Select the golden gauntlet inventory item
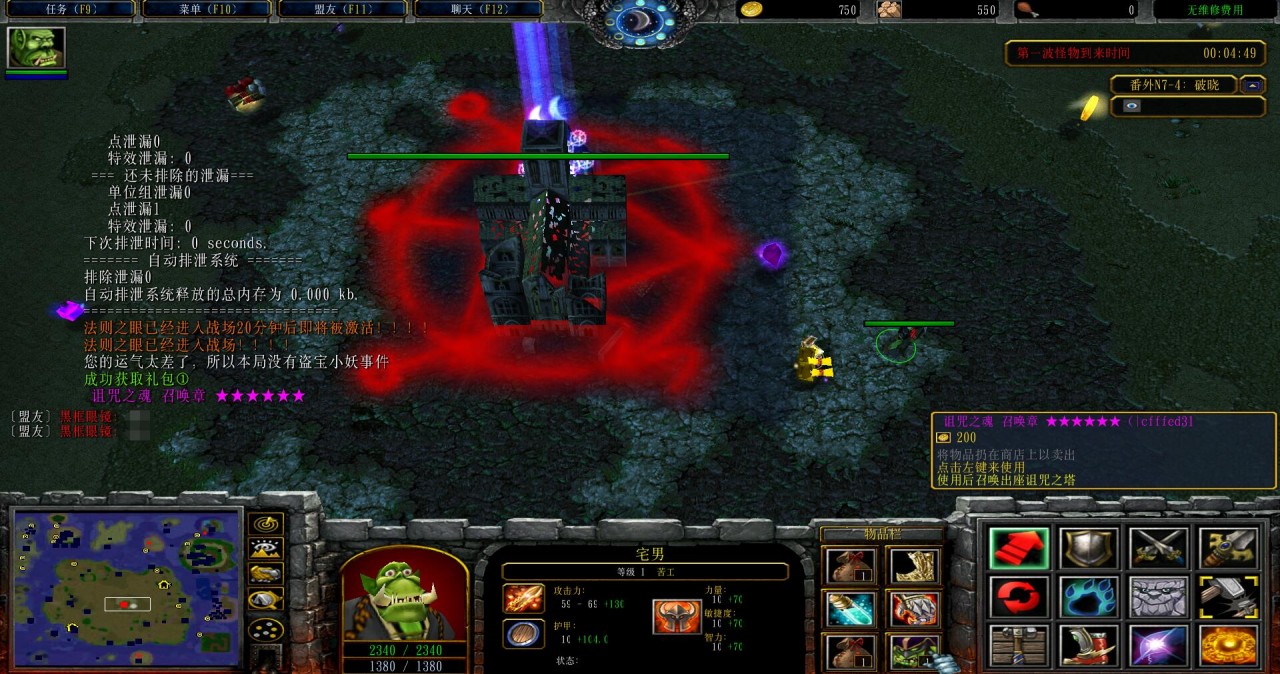 click(x=912, y=566)
